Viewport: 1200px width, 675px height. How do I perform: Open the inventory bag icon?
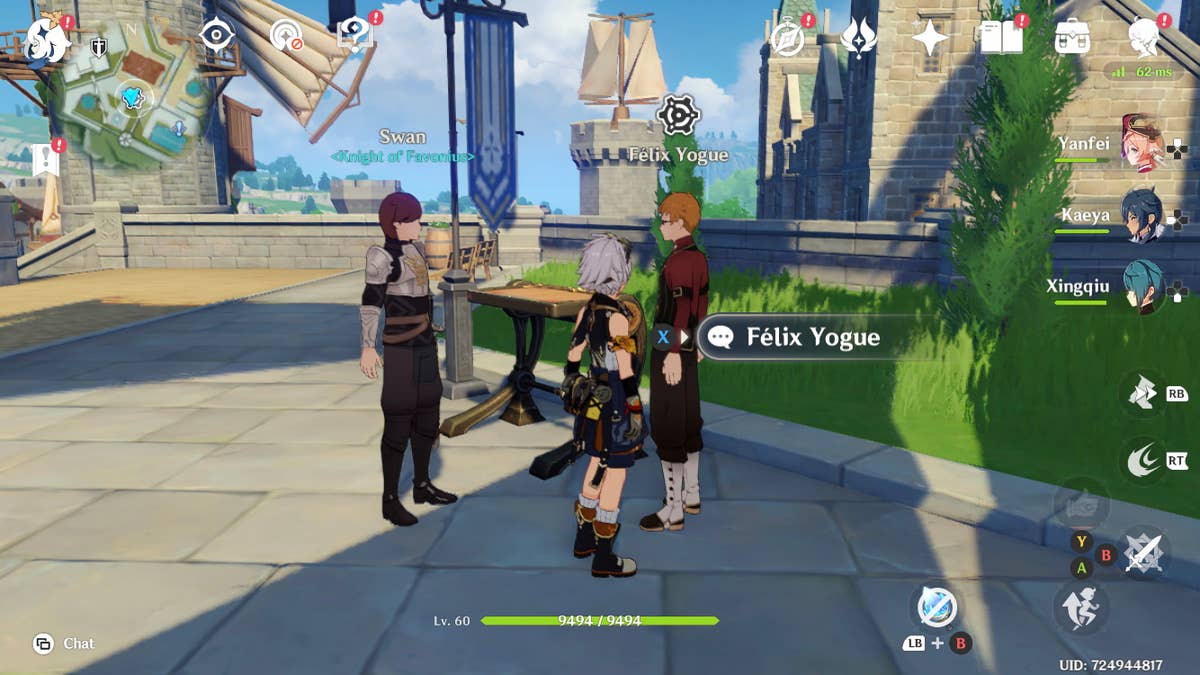1072,38
